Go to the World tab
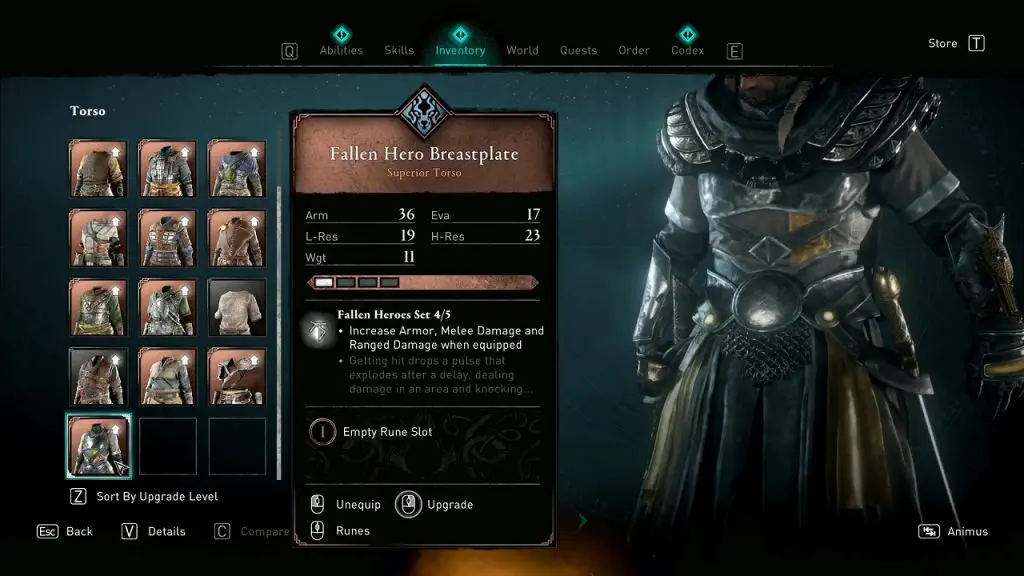This screenshot has width=1024, height=576. click(522, 50)
